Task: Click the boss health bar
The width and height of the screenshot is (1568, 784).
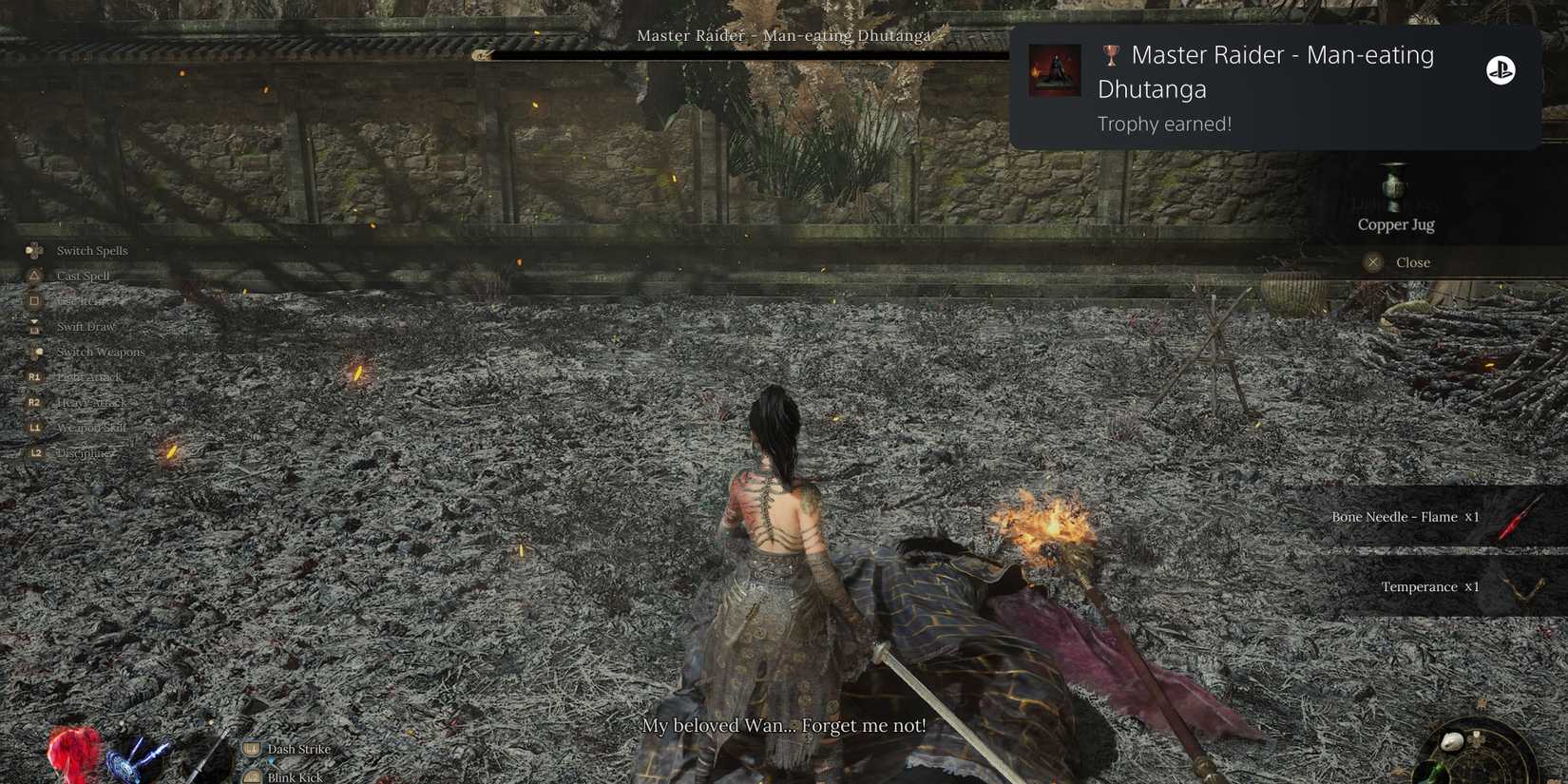Action: click(741, 54)
